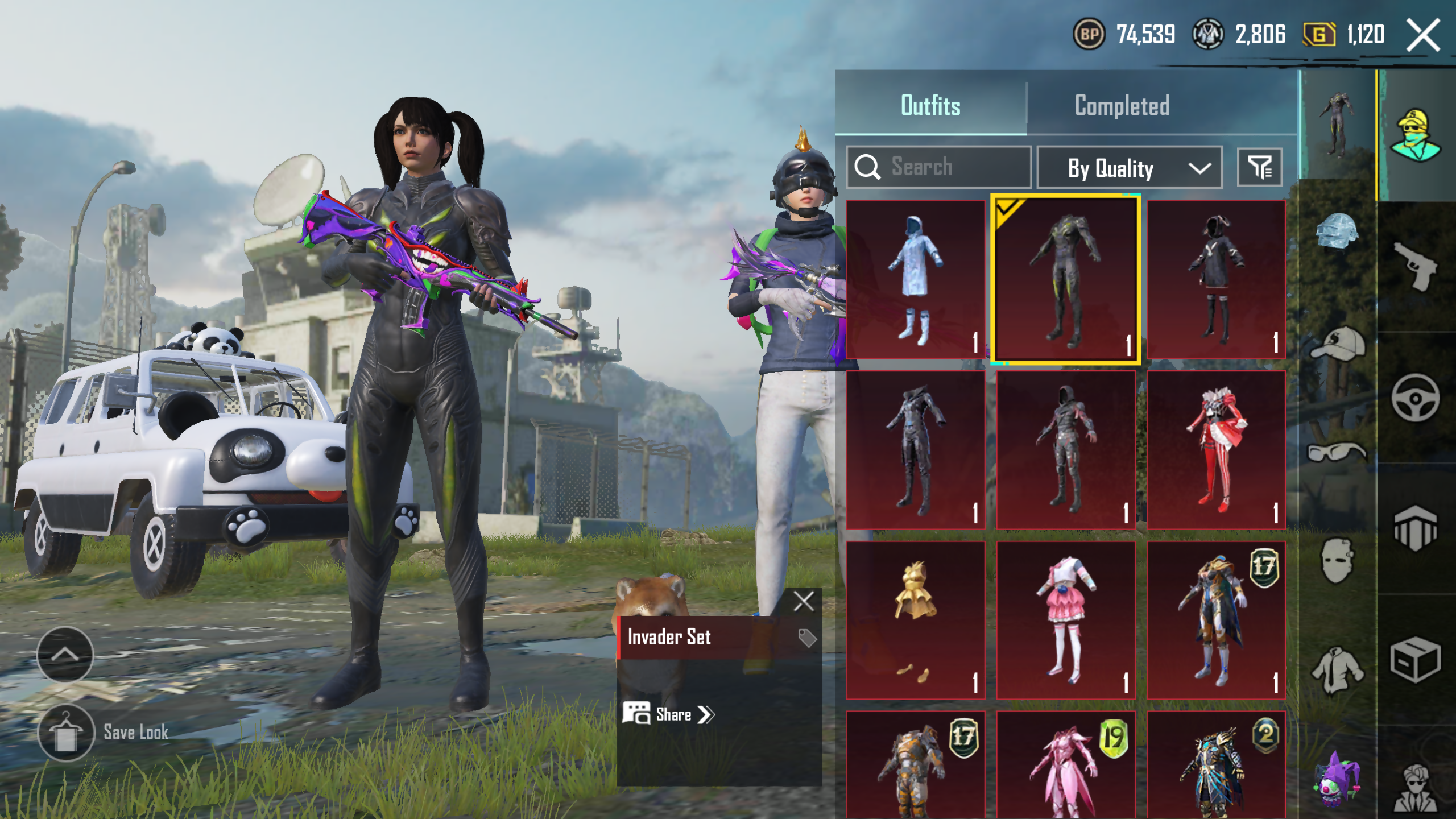This screenshot has width=1456, height=819.
Task: Open the crate box category
Action: (1416, 660)
